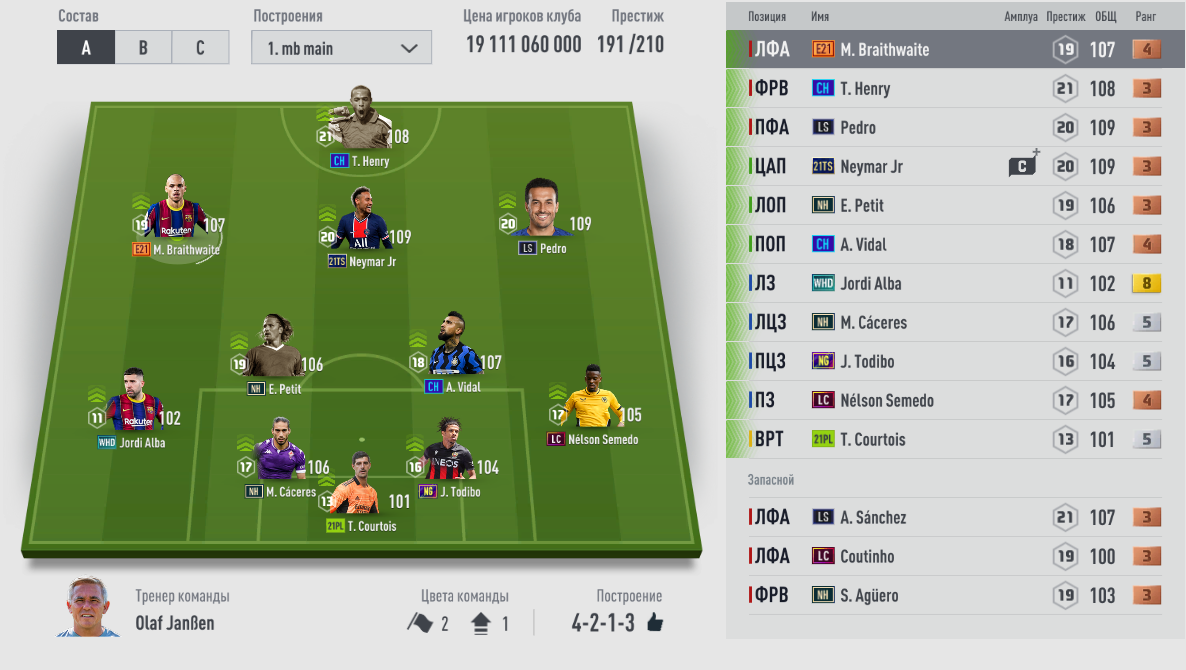Click the thumbs-up icon beside formation 4-2-1-3
The height and width of the screenshot is (670, 1186).
point(655,623)
